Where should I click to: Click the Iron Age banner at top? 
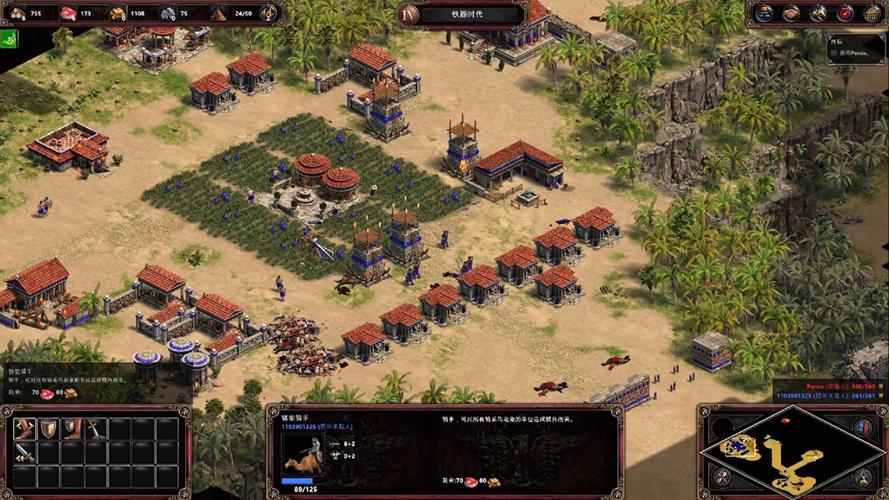click(x=468, y=14)
